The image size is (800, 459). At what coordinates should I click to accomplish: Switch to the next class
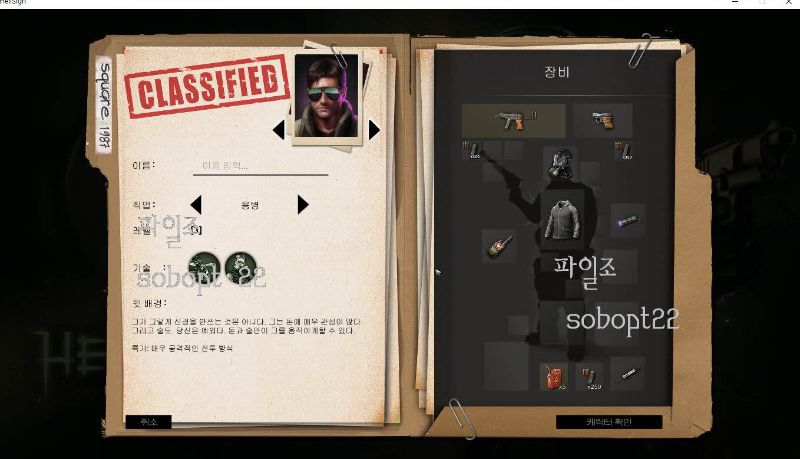(x=303, y=205)
